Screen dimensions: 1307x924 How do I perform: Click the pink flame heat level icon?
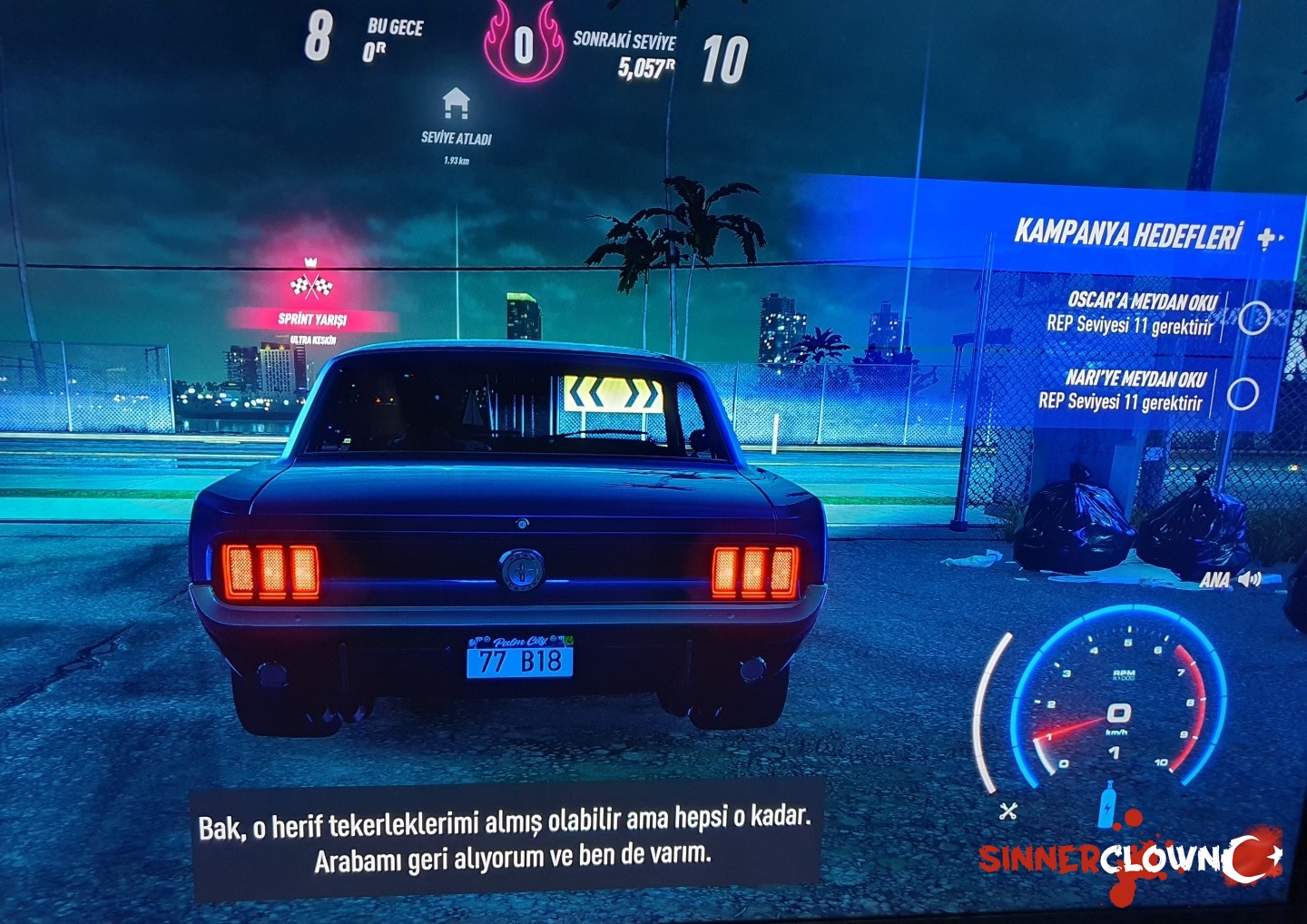click(x=523, y=44)
